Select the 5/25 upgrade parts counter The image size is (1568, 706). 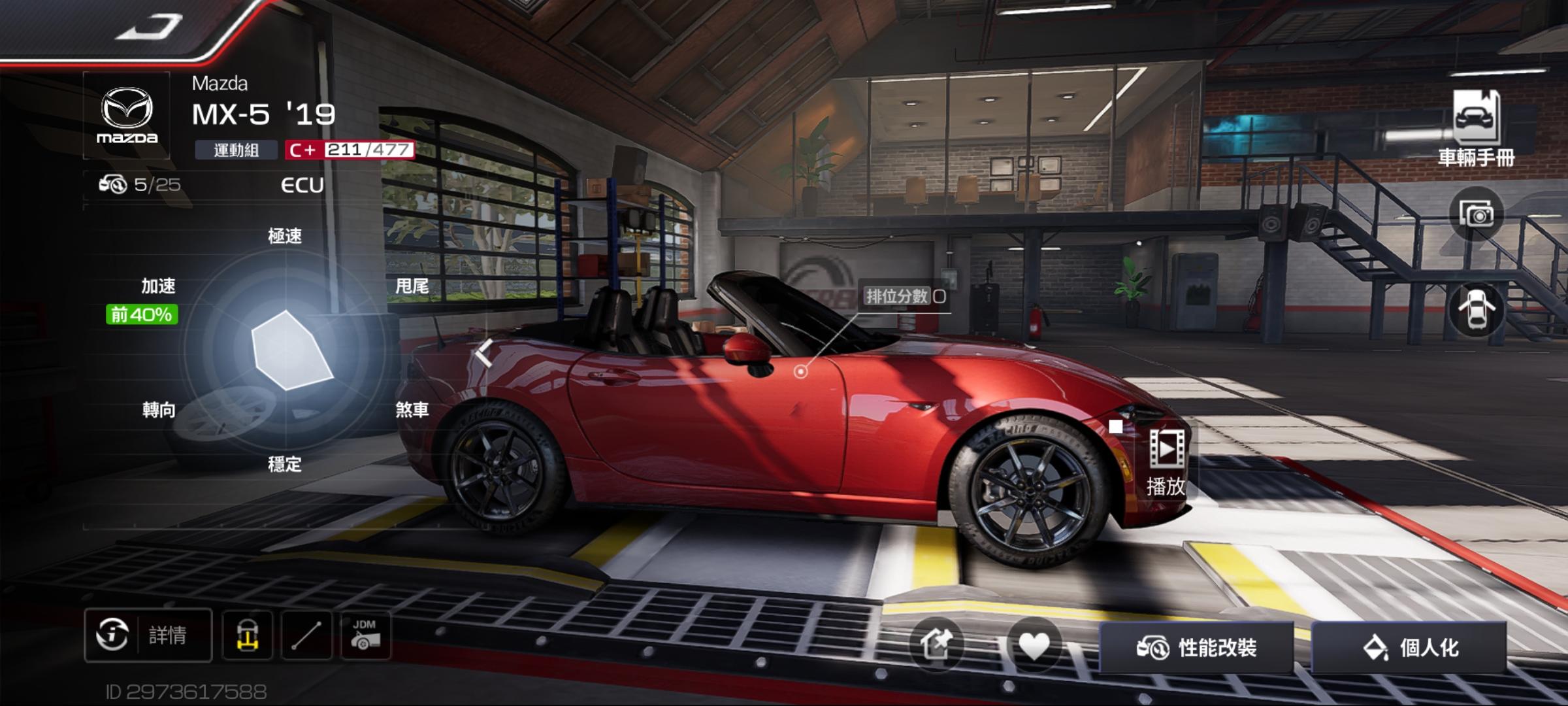[140, 185]
